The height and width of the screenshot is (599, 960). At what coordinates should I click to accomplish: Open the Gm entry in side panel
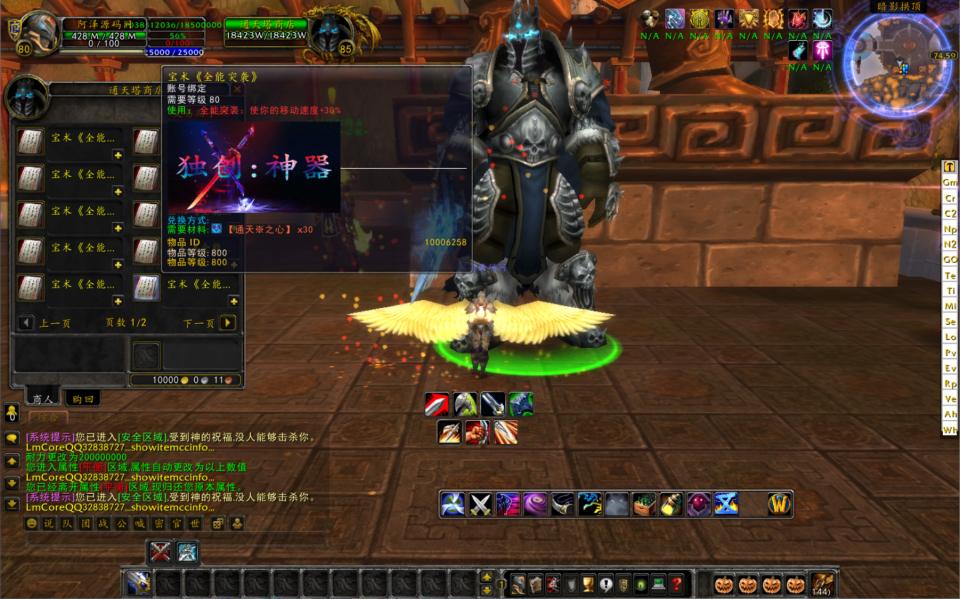950,182
